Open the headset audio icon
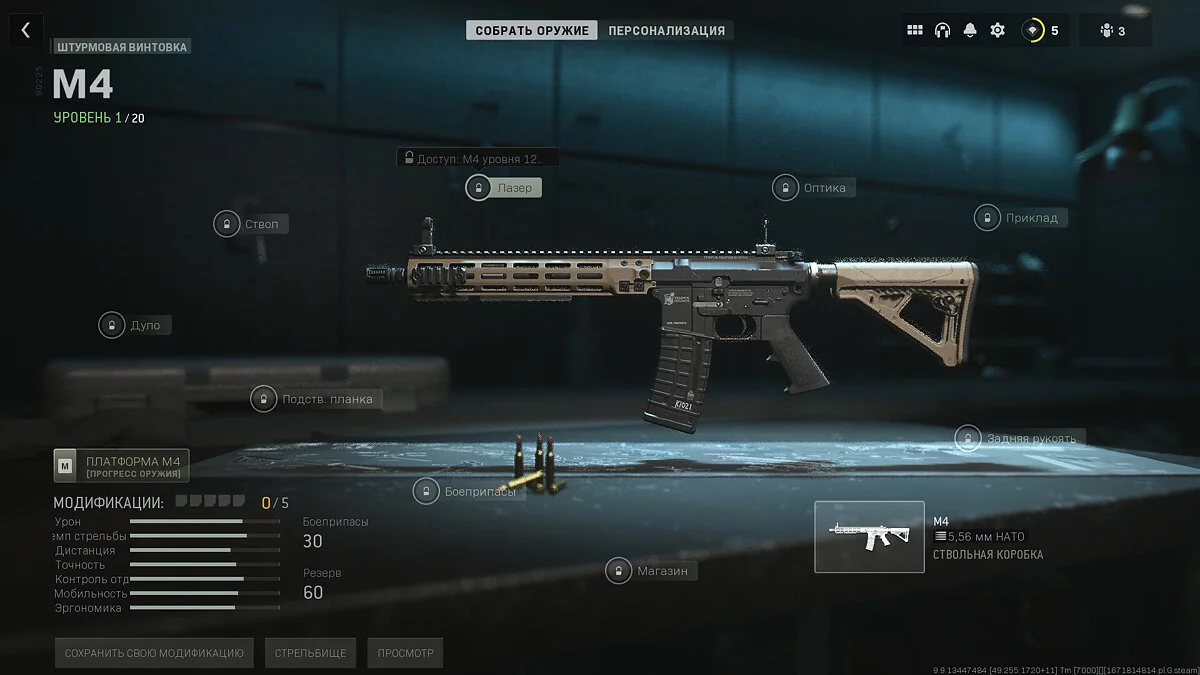 942,30
